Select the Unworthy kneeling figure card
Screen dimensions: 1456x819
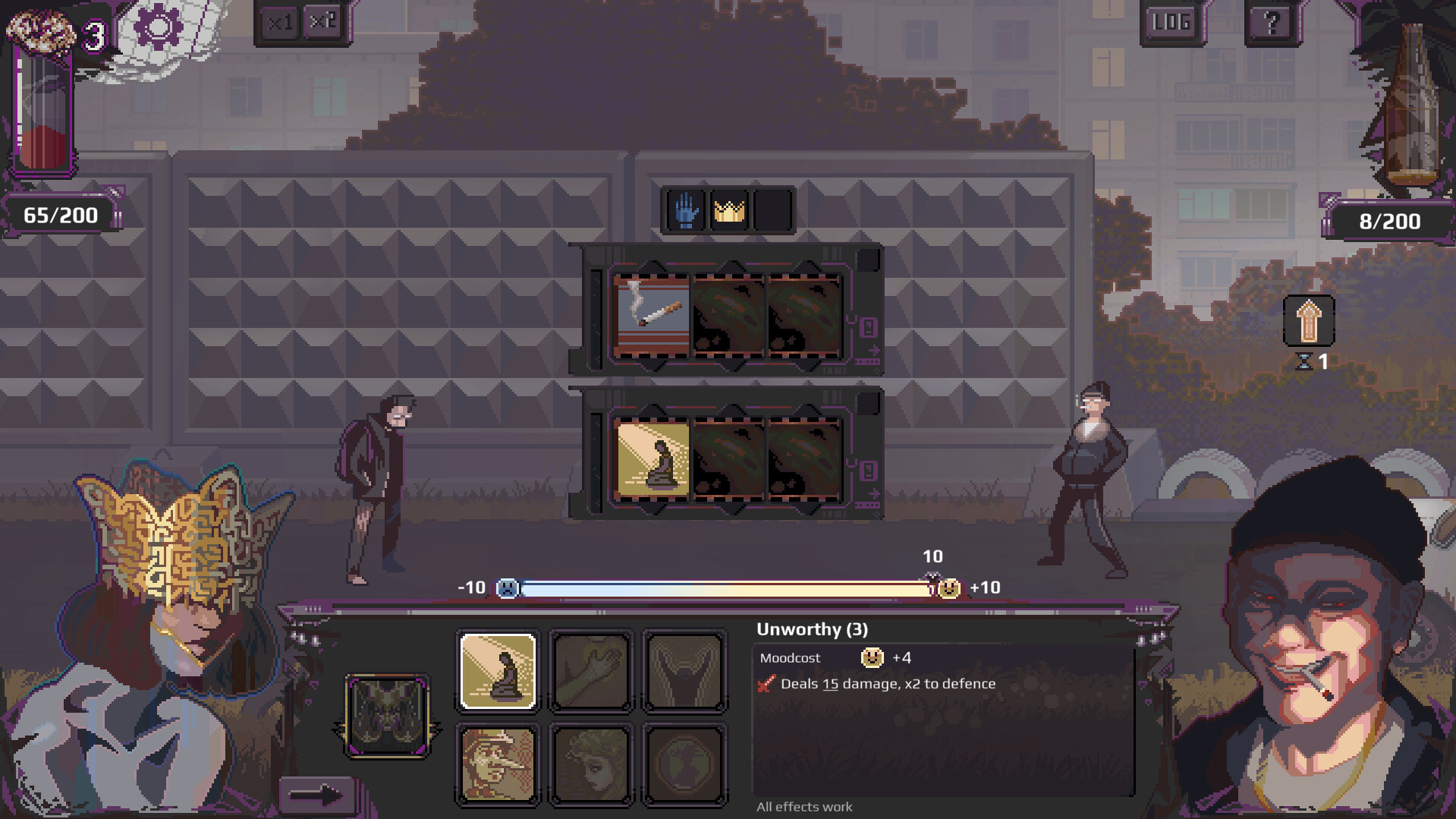[x=497, y=672]
